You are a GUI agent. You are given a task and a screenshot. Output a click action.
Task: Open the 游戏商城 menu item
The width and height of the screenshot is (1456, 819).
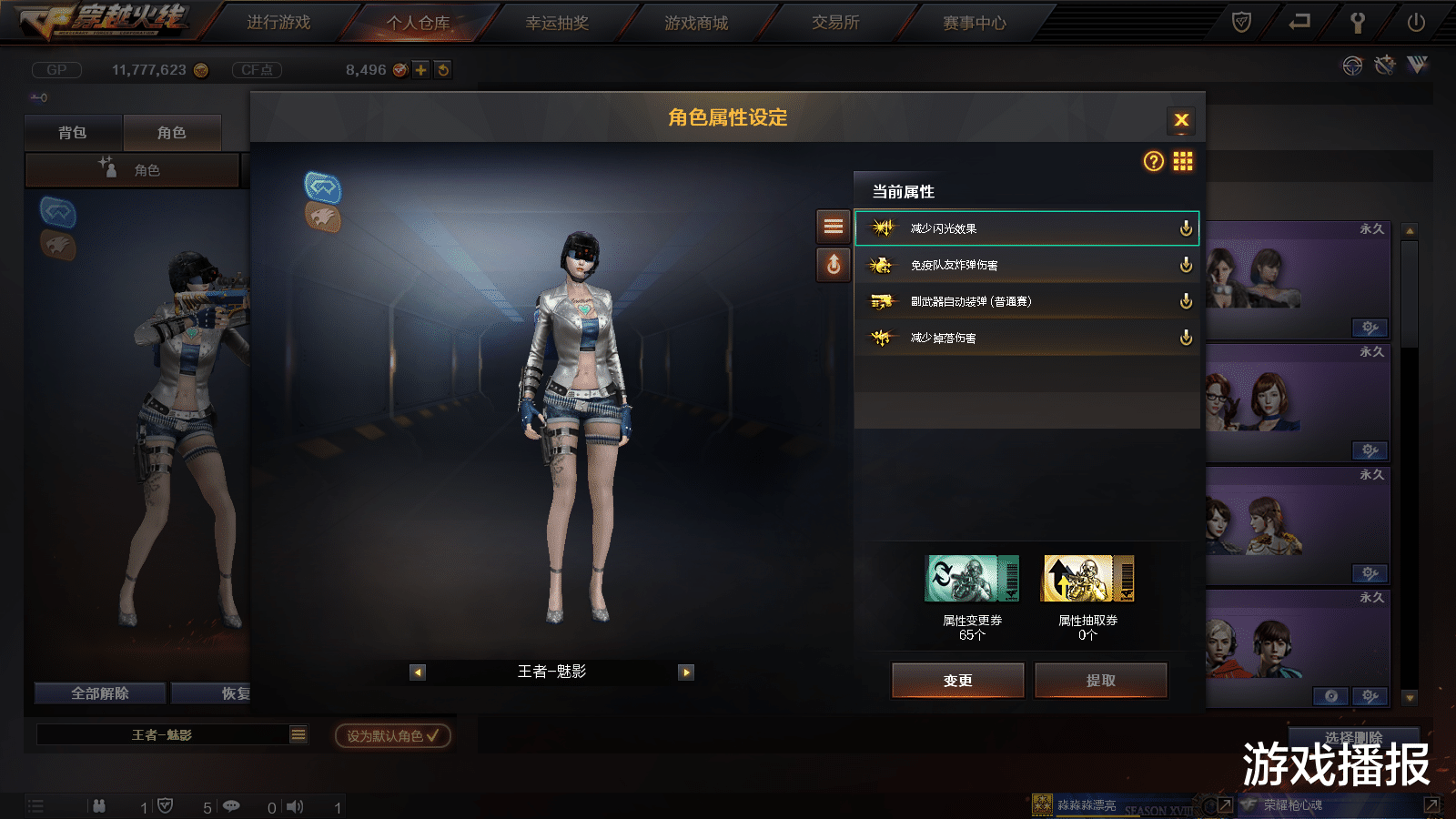(695, 24)
